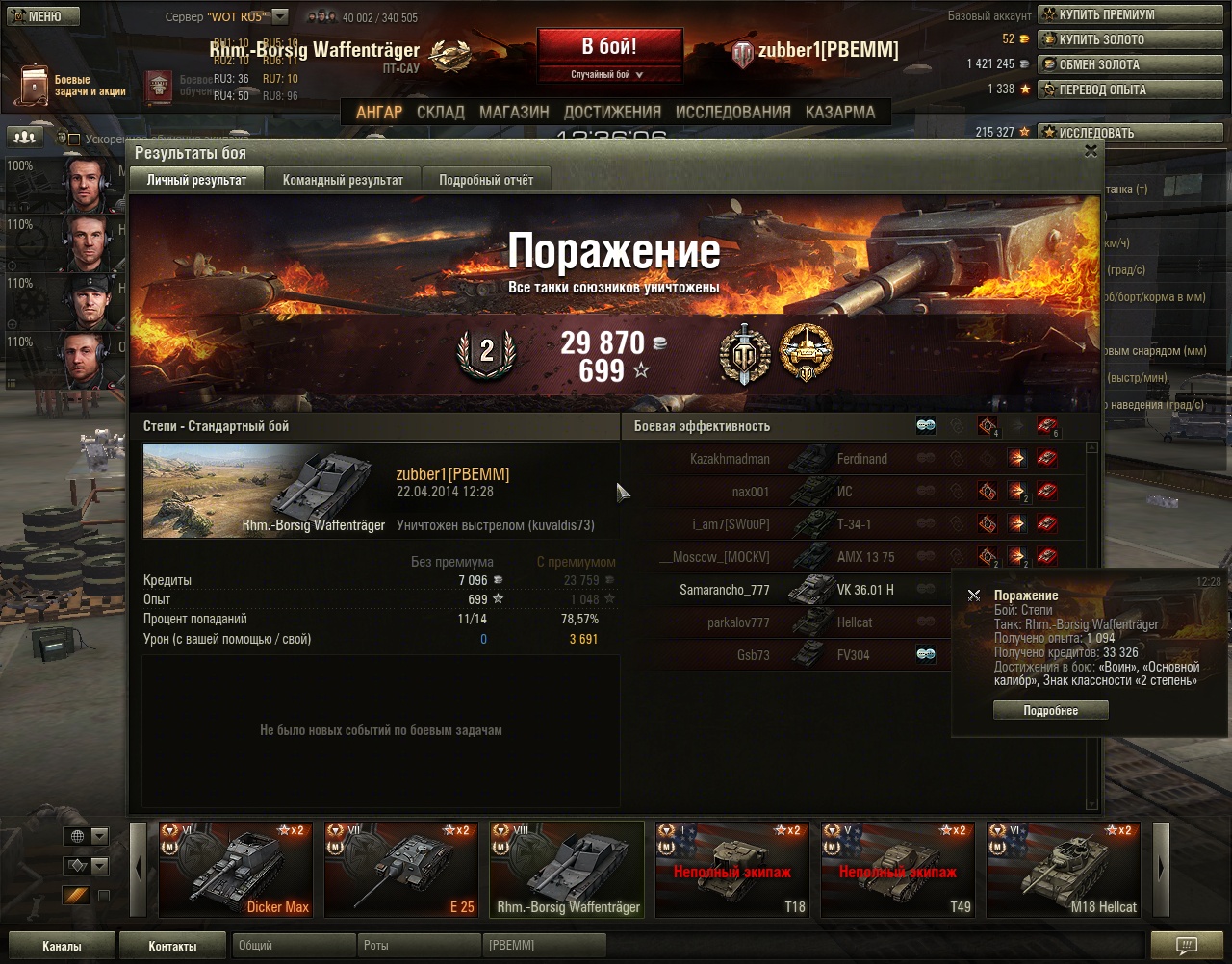Open the МЕНЮ button
The width and height of the screenshot is (1232, 964).
click(x=39, y=16)
